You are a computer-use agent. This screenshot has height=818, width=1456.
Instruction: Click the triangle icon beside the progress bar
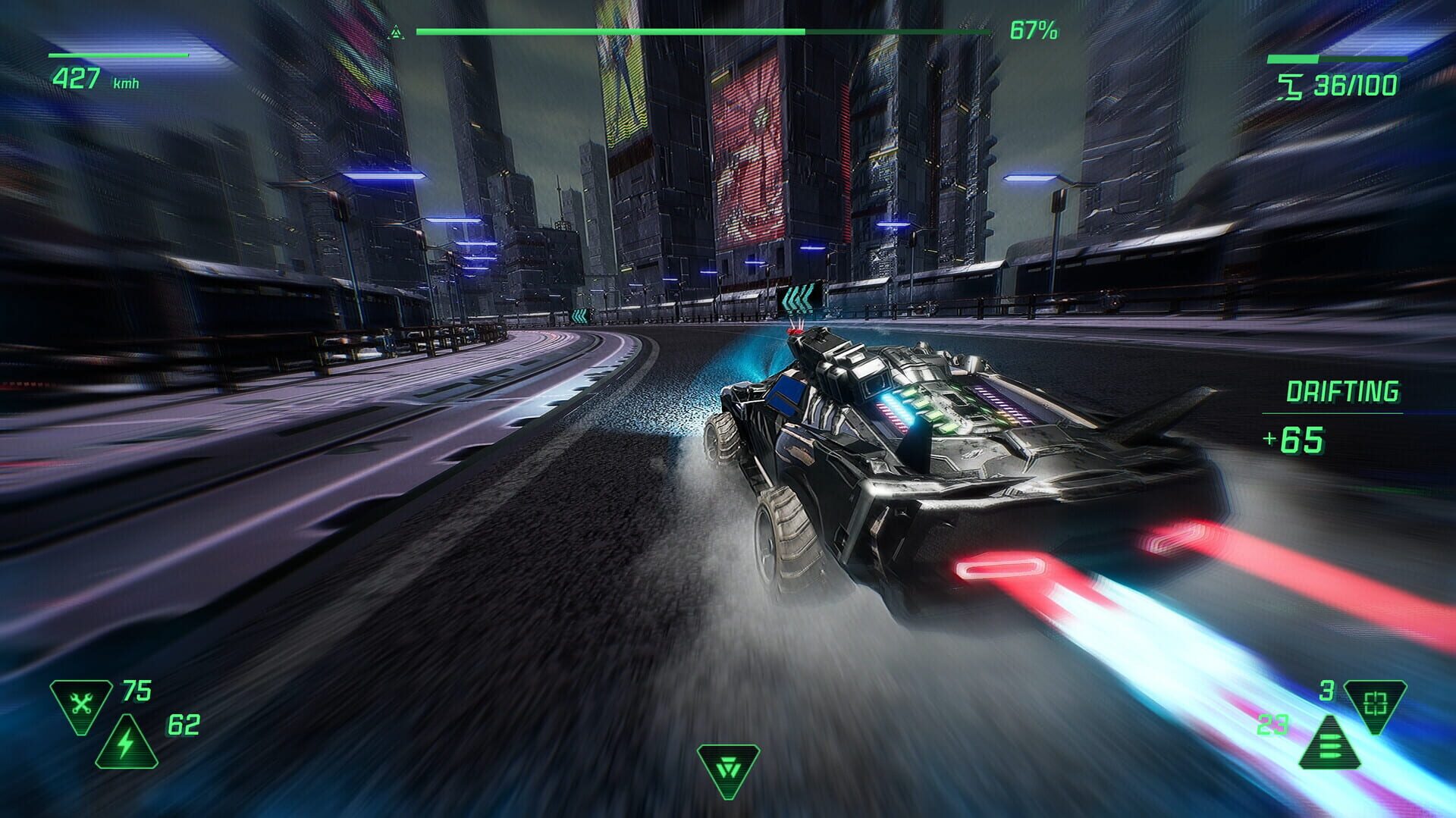(x=396, y=30)
